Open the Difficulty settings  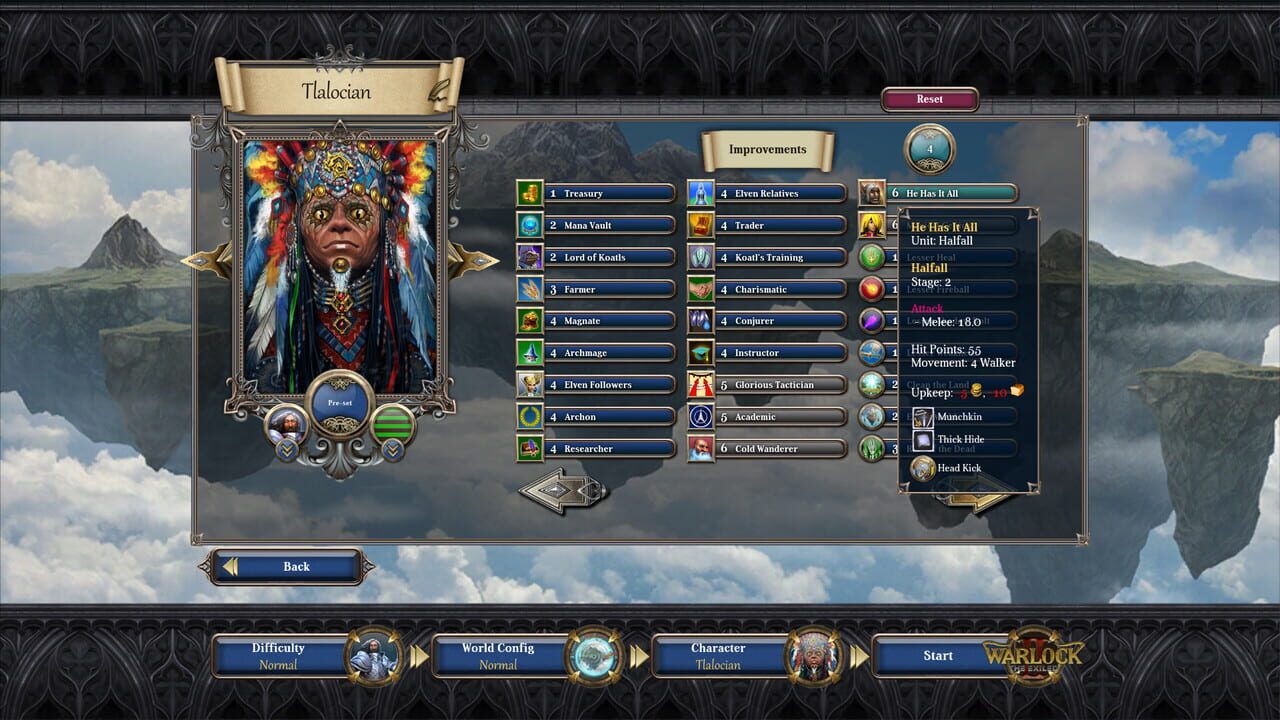pos(278,655)
